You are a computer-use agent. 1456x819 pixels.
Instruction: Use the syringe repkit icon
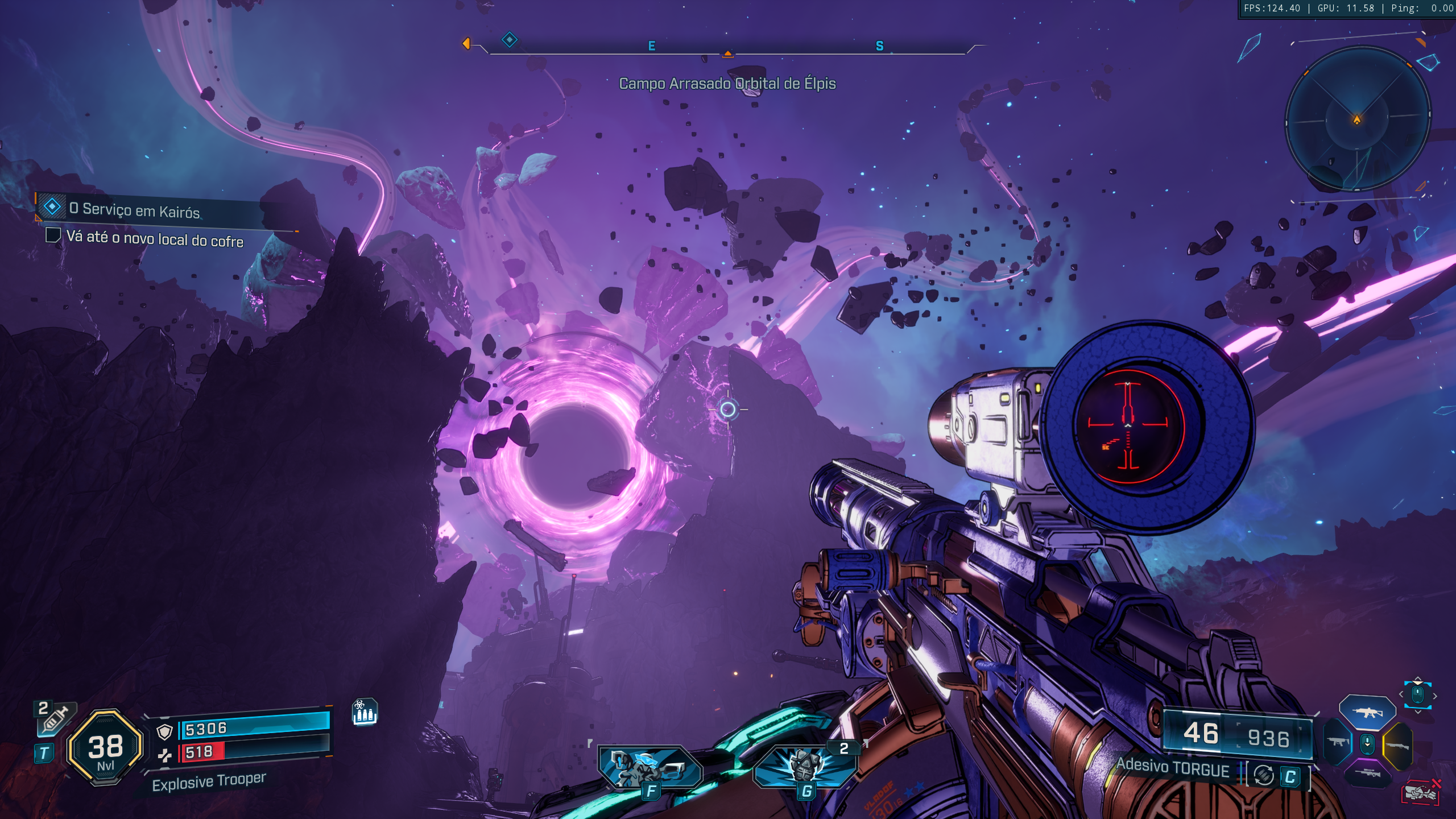click(56, 718)
